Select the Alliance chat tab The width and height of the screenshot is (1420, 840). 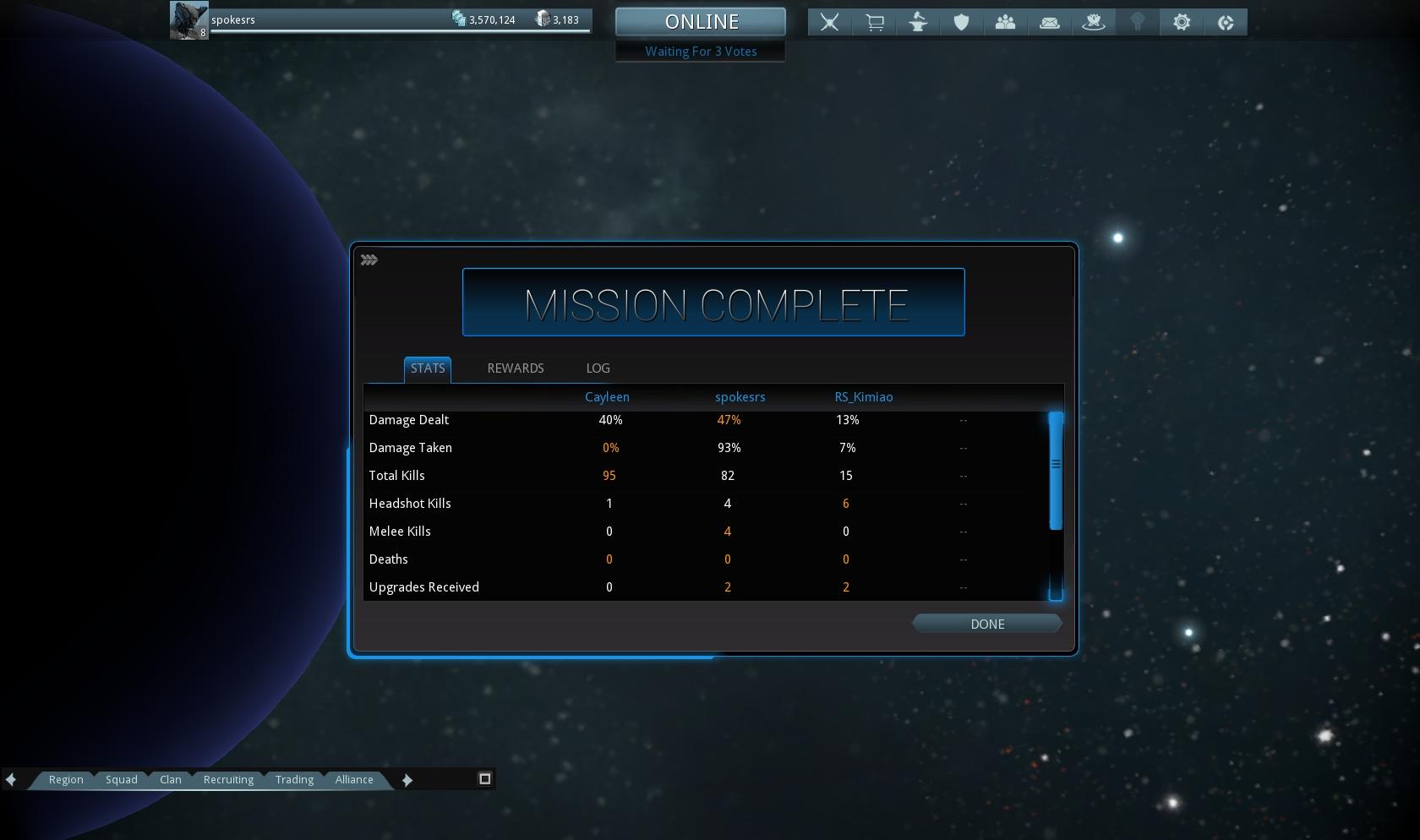pos(354,780)
